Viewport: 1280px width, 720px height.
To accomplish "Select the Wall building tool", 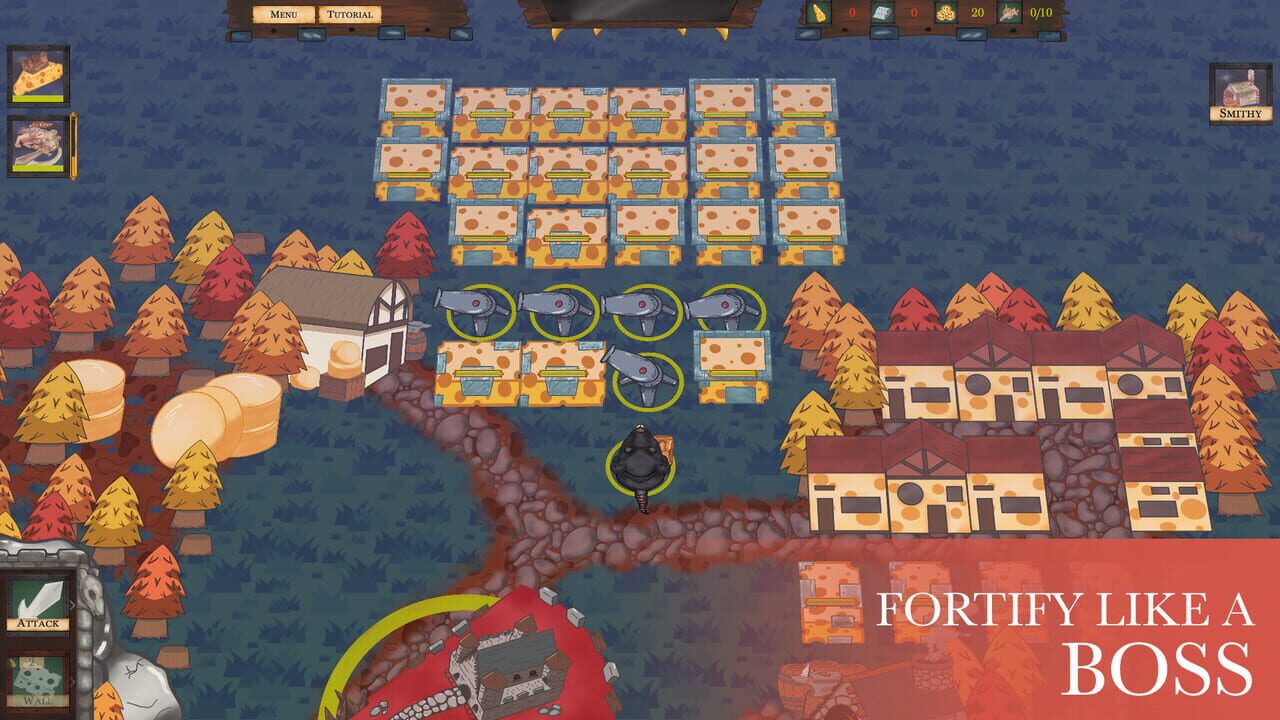I will 38,678.
